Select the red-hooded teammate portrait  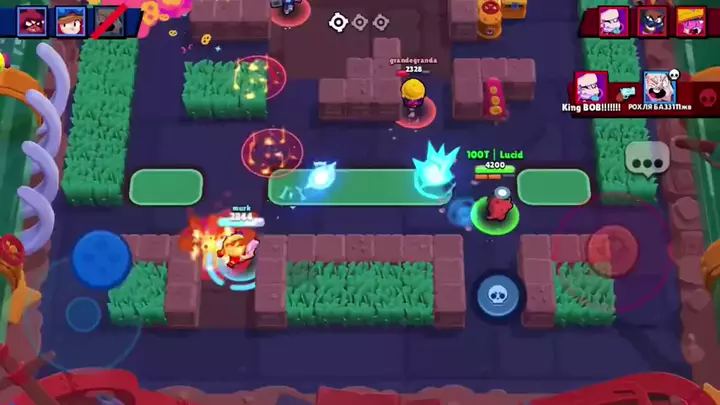pos(32,20)
